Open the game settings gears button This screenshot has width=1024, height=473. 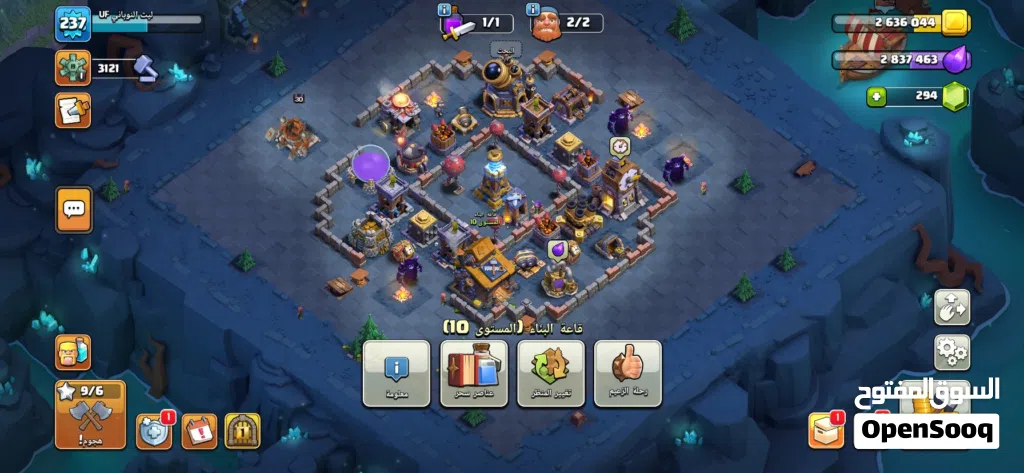(x=950, y=352)
